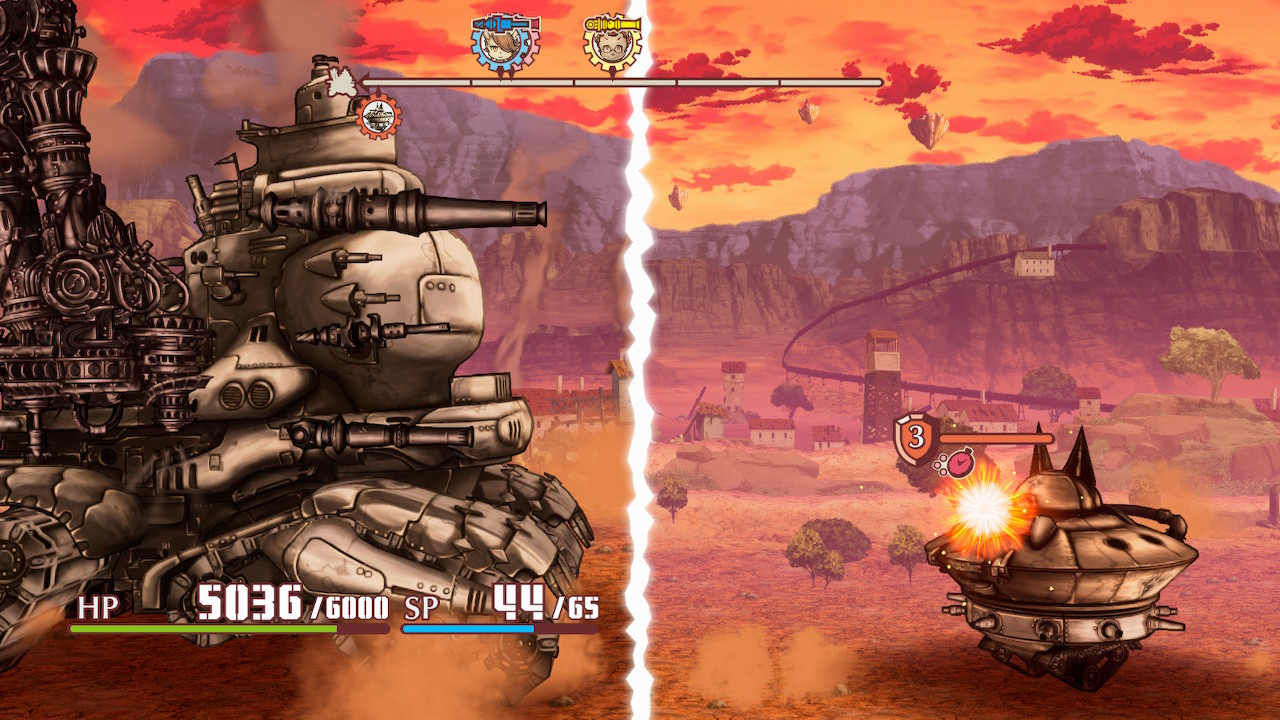The height and width of the screenshot is (720, 1280).
Task: Select the yellow gear character with glasses
Action: [611, 43]
